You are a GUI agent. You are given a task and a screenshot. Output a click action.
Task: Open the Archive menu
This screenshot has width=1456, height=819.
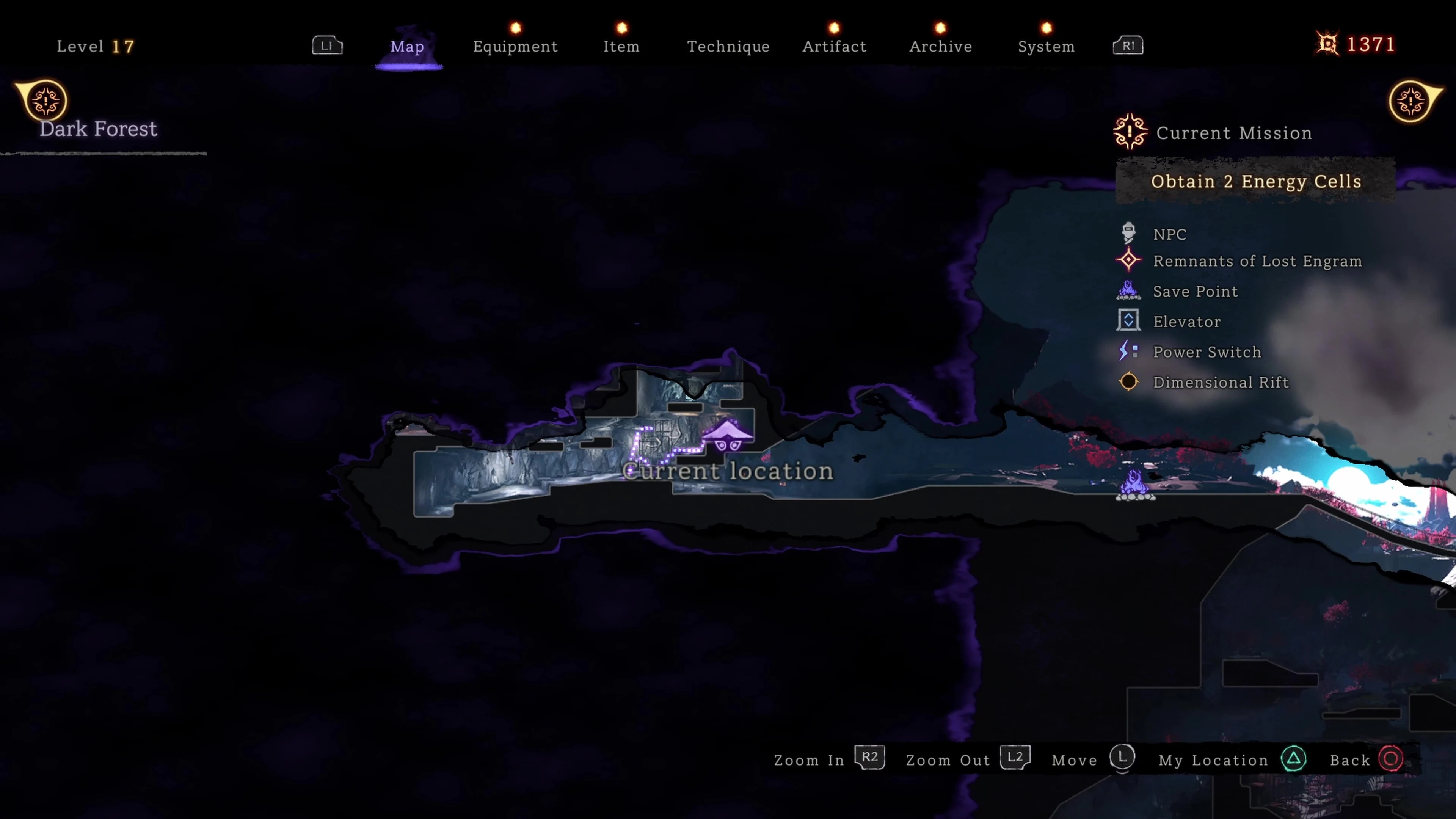click(940, 46)
